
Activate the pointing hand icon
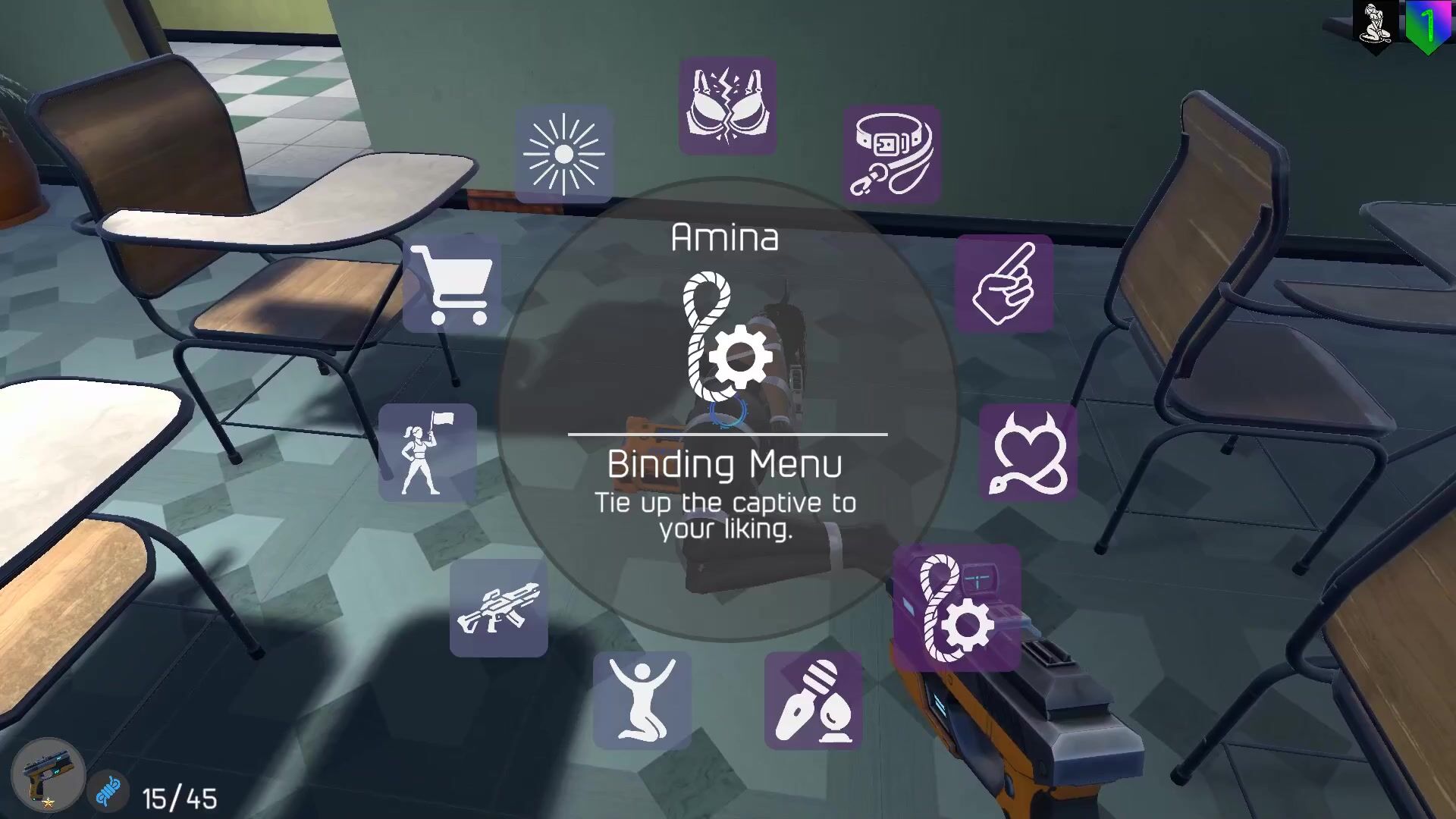point(1004,284)
